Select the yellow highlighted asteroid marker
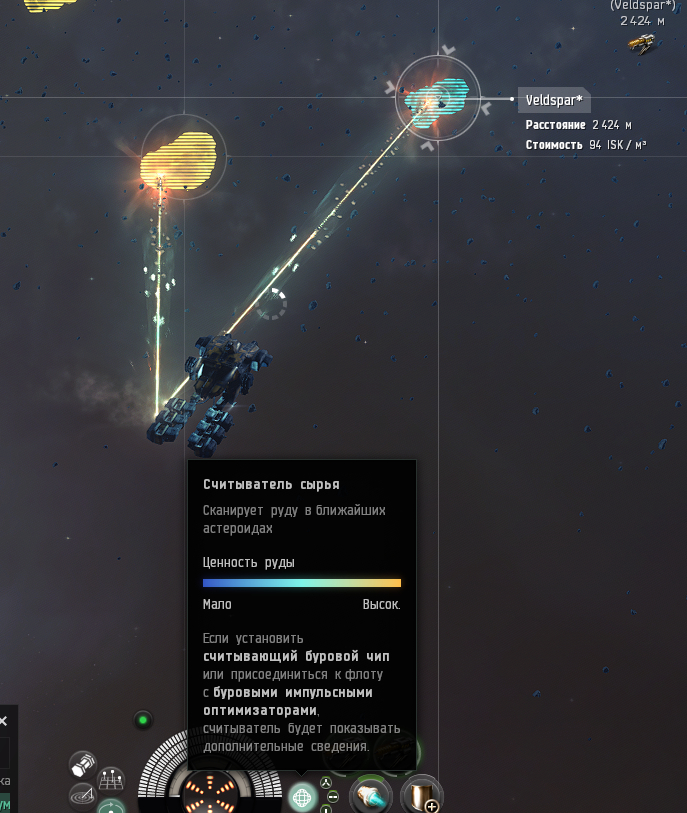Screen dimensions: 687x813 point(180,159)
